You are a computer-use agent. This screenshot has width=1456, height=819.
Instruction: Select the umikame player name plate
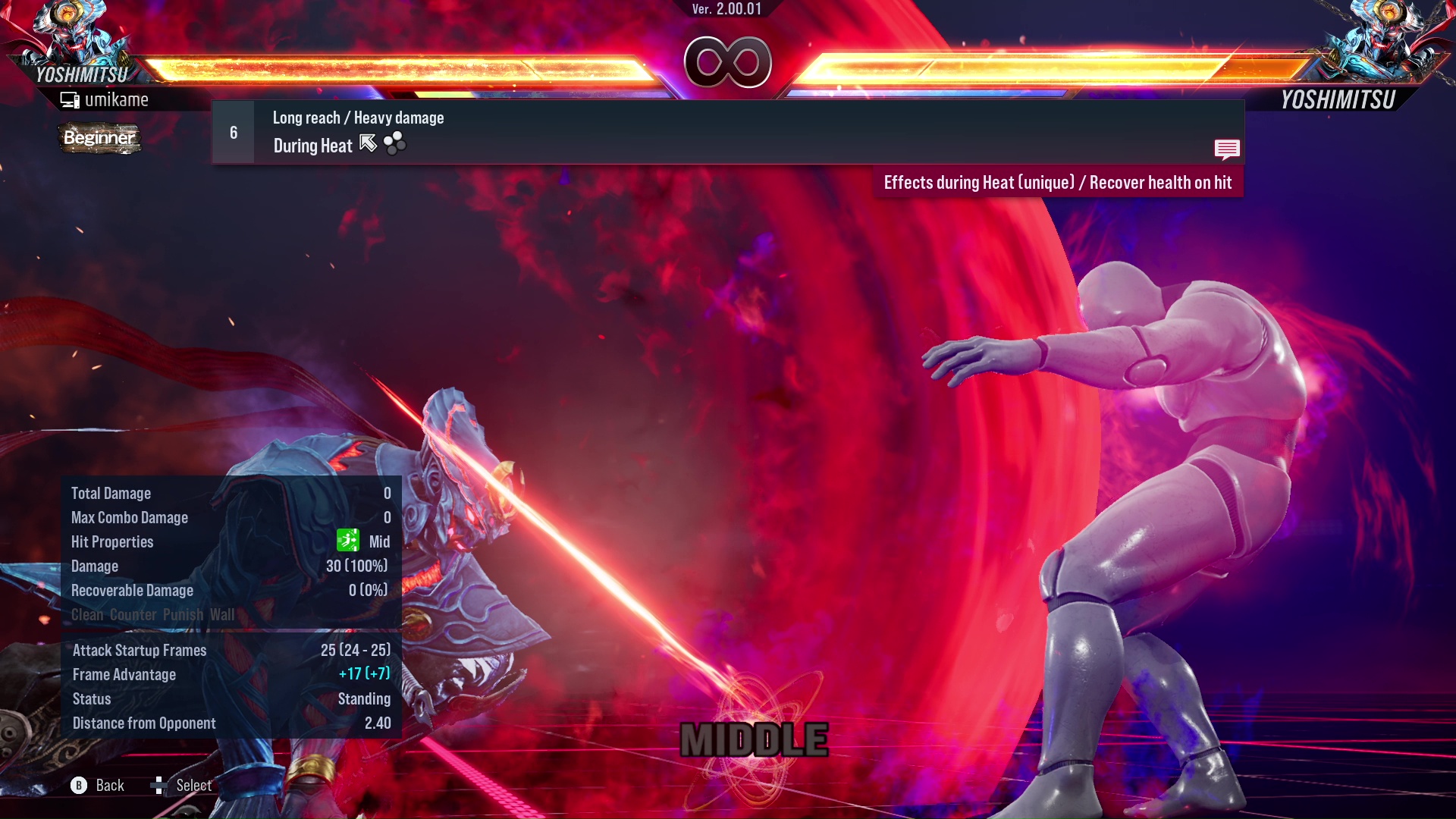117,99
